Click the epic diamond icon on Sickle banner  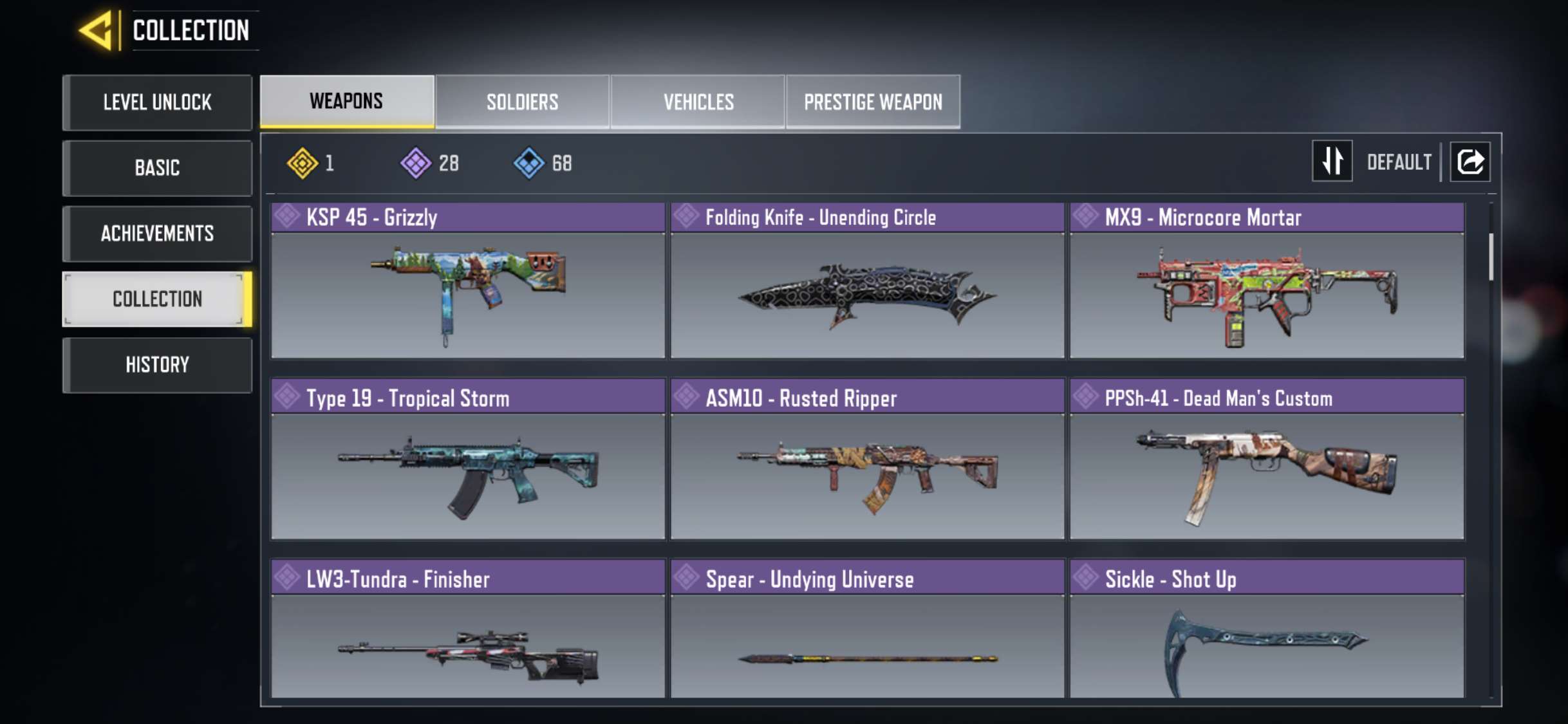click(x=1086, y=579)
